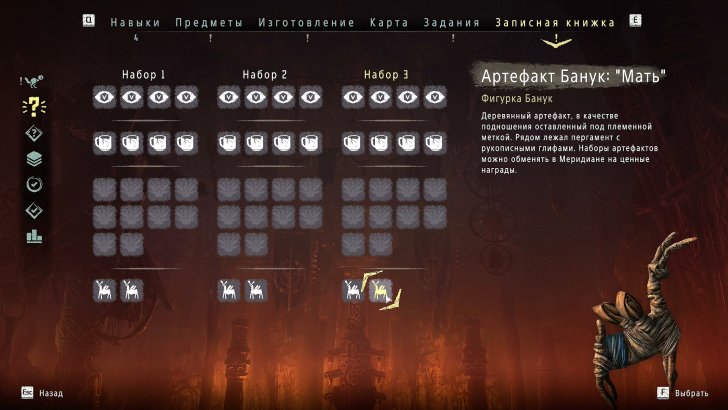Open the Навыки tab

[135, 22]
